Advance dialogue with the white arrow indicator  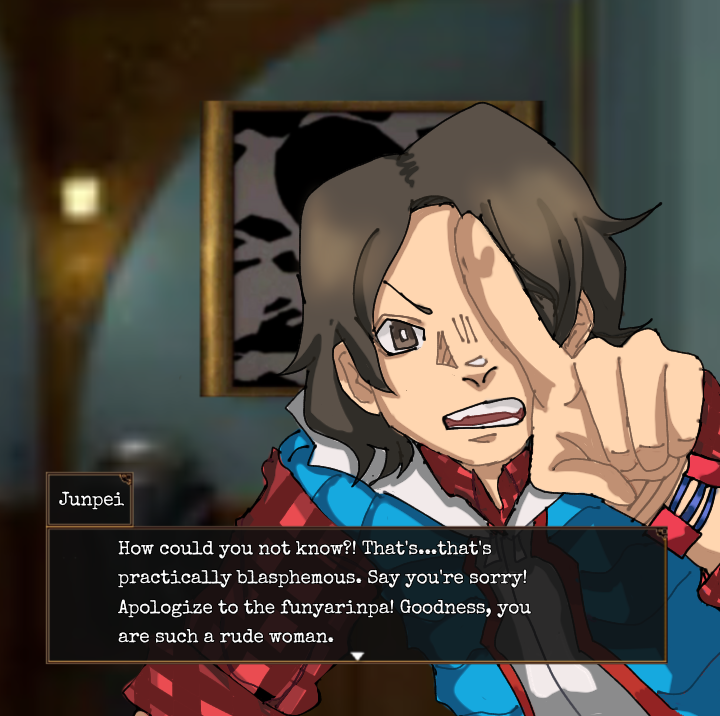click(x=357, y=655)
